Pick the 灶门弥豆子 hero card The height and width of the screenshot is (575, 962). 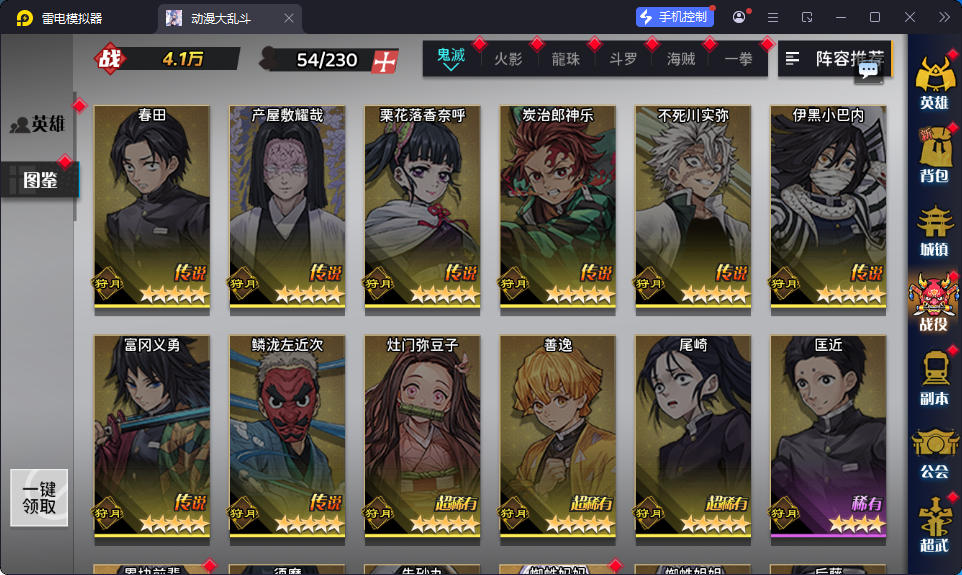click(x=422, y=435)
